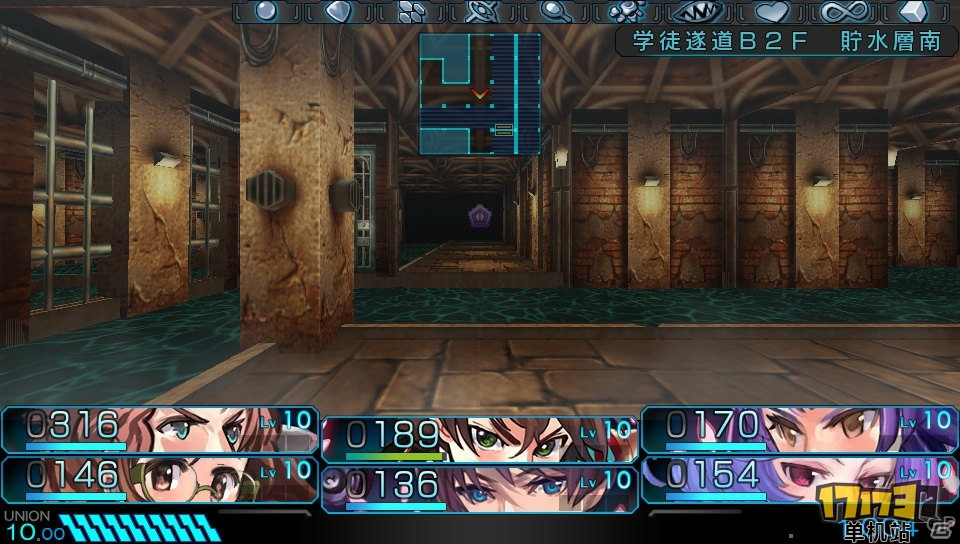Select the white cube icon
This screenshot has width=960, height=544.
tap(916, 12)
